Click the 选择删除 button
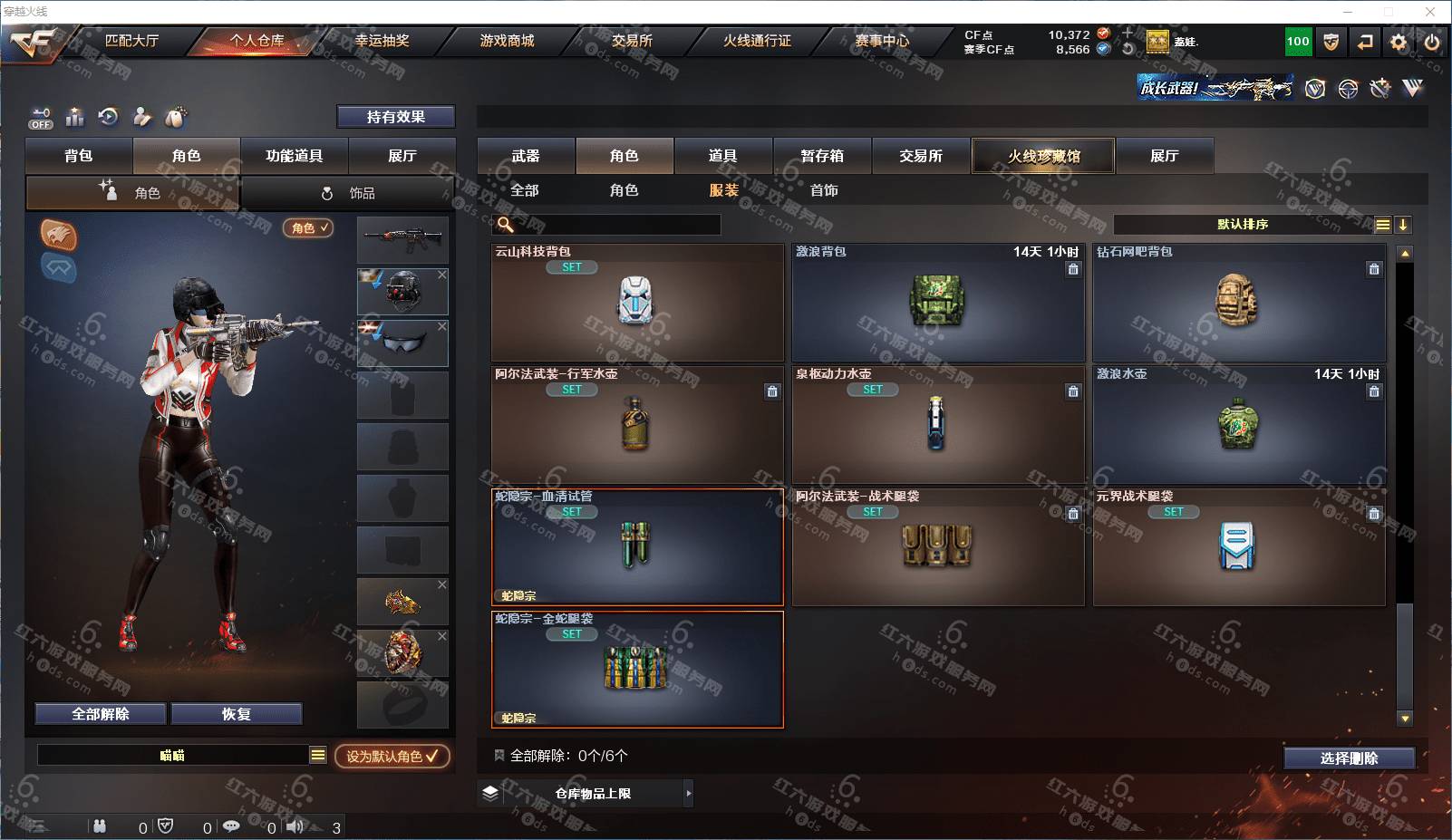This screenshot has height=840, width=1452. point(1349,758)
